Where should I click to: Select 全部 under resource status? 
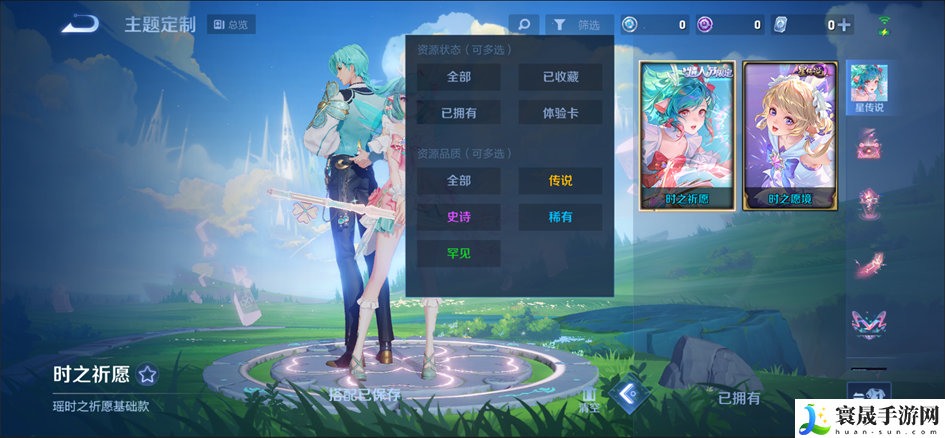pos(459,77)
